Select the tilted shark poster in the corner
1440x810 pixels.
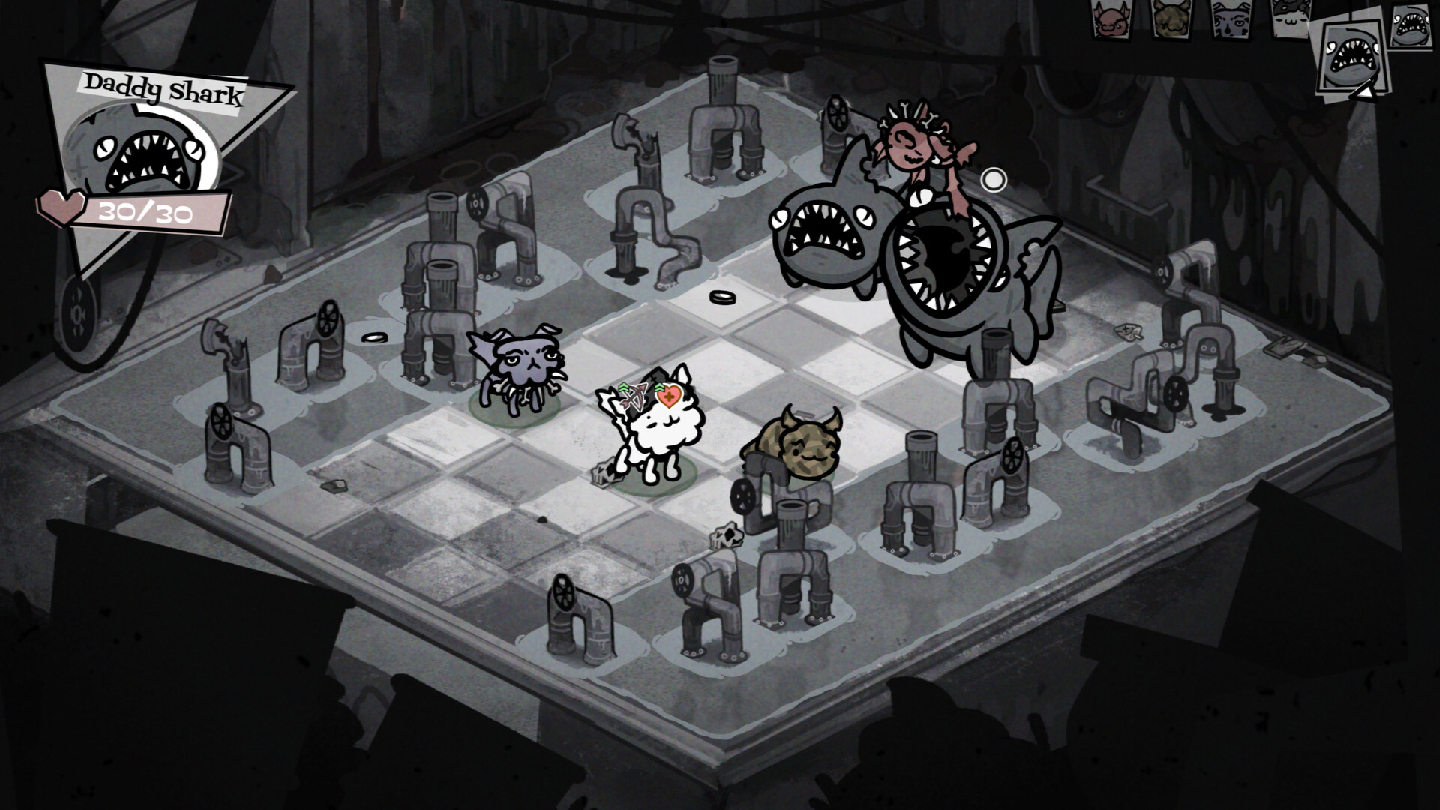point(1350,55)
